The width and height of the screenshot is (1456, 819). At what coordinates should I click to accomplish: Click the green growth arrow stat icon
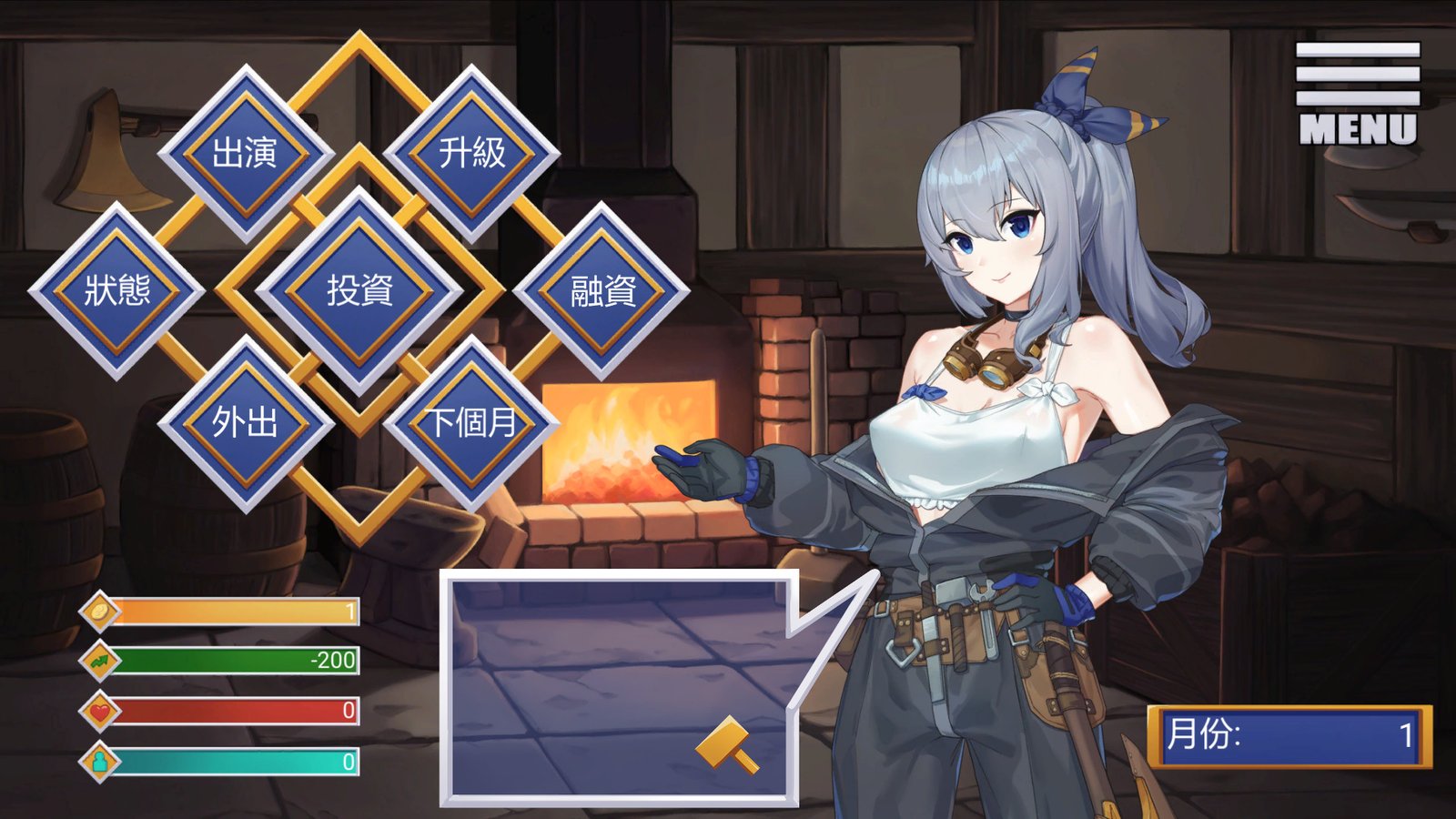tap(102, 663)
